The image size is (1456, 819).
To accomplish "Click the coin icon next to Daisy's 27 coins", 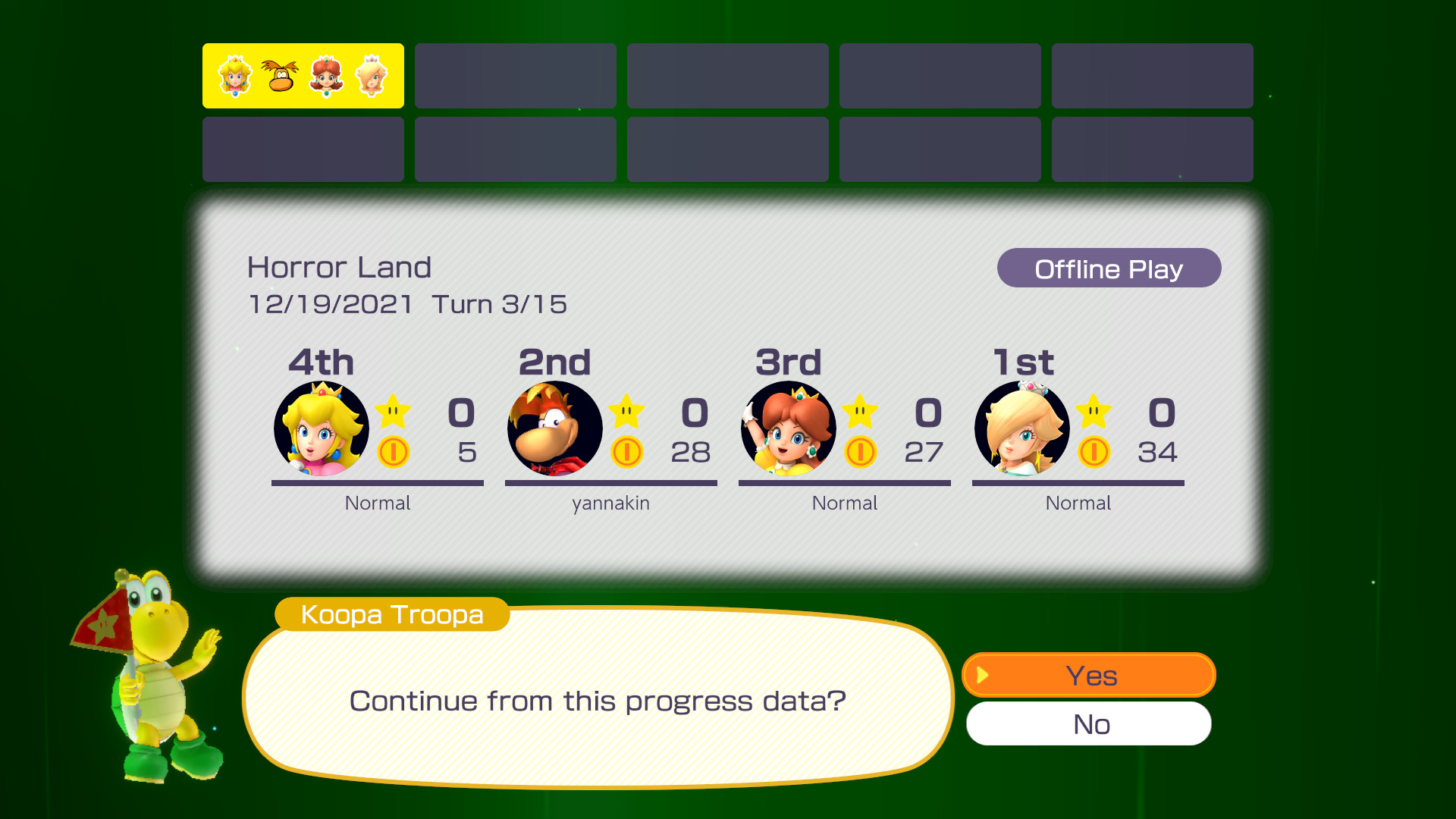I will pos(861,453).
